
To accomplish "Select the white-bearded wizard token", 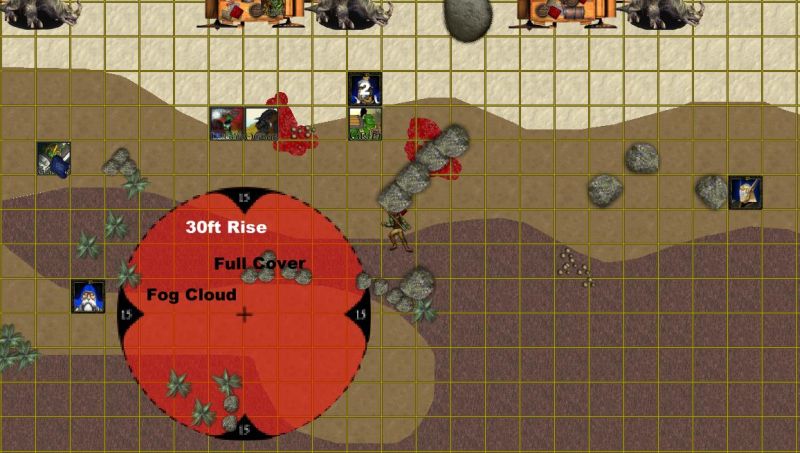I will (x=88, y=296).
